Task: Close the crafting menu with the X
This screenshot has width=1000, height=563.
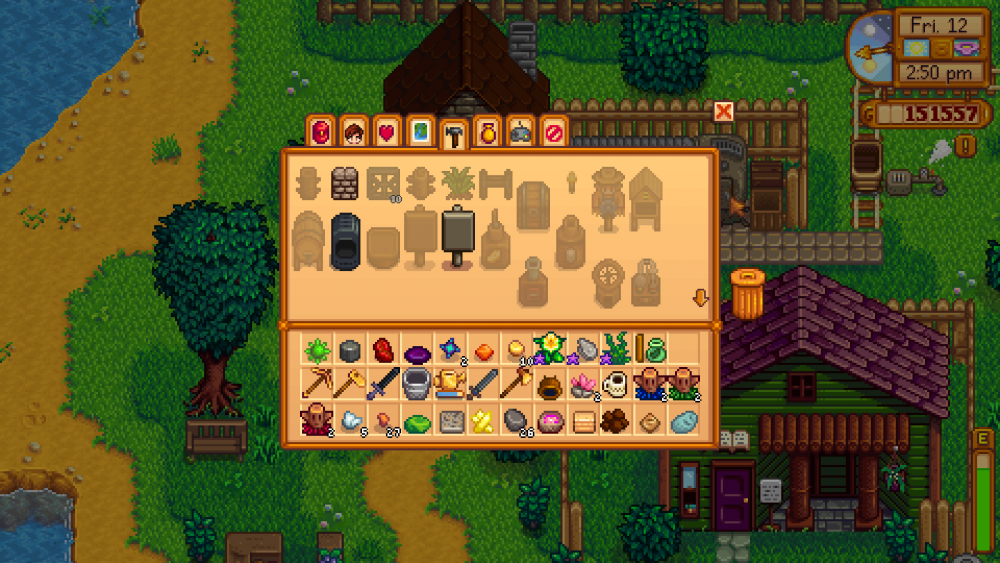Action: tap(723, 111)
